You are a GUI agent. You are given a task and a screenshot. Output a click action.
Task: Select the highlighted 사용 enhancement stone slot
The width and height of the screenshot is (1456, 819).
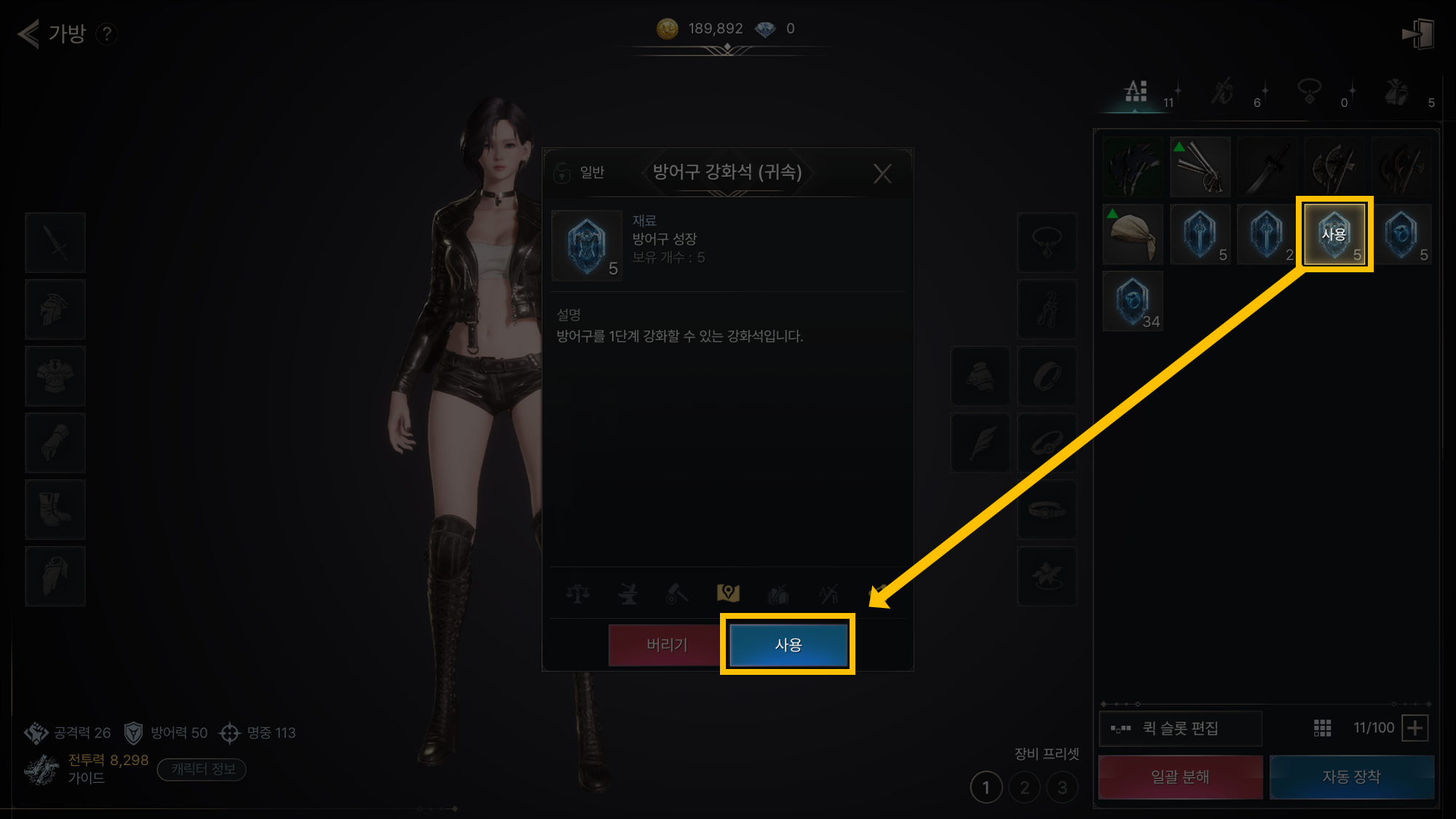[x=1334, y=234]
